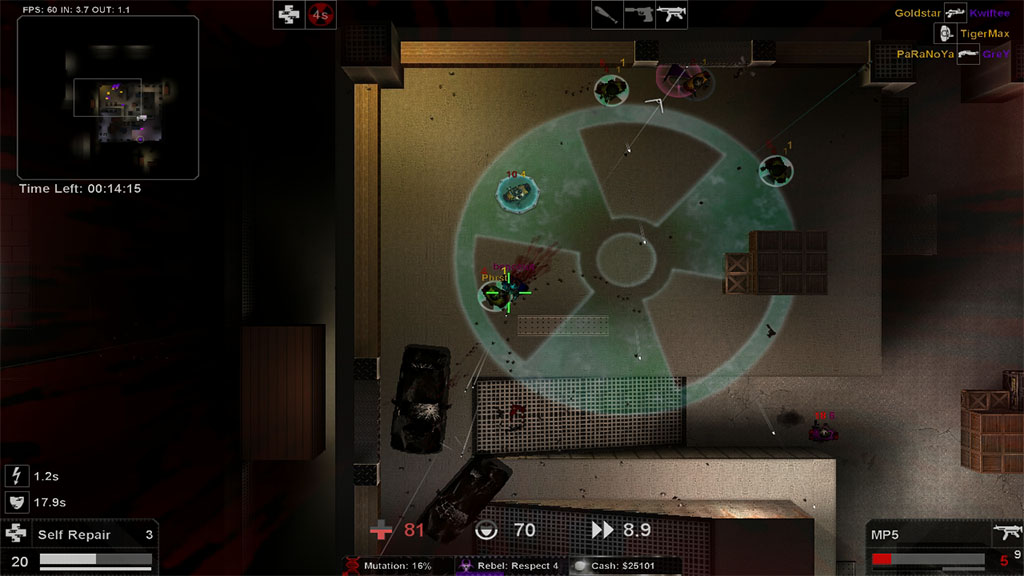This screenshot has height=576, width=1024.
Task: Activate the self repair bandage icon
Action: 289,14
